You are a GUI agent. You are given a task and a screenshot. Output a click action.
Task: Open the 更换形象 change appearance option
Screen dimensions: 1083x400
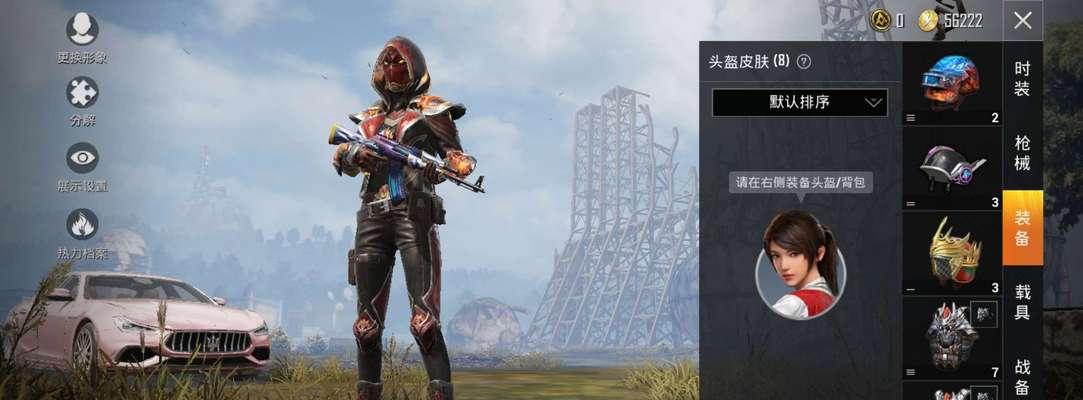click(x=82, y=30)
